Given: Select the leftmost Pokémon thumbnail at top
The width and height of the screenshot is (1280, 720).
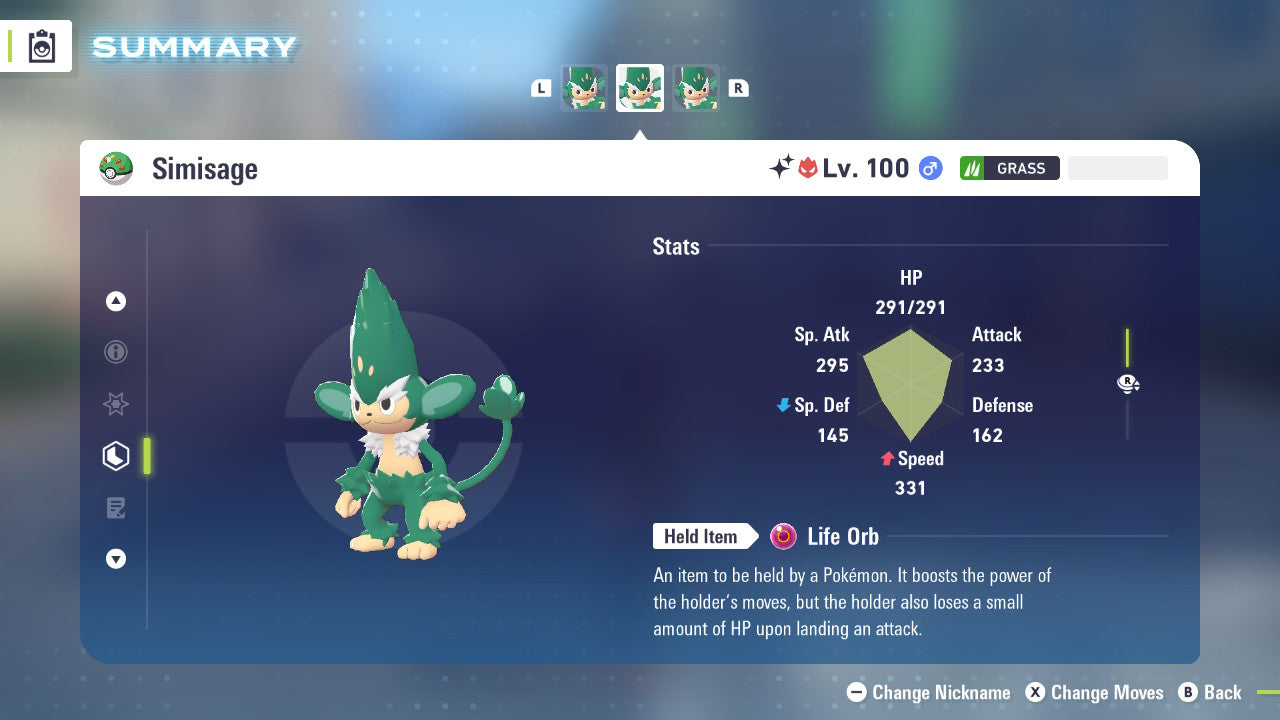Looking at the screenshot, I should tap(584, 88).
